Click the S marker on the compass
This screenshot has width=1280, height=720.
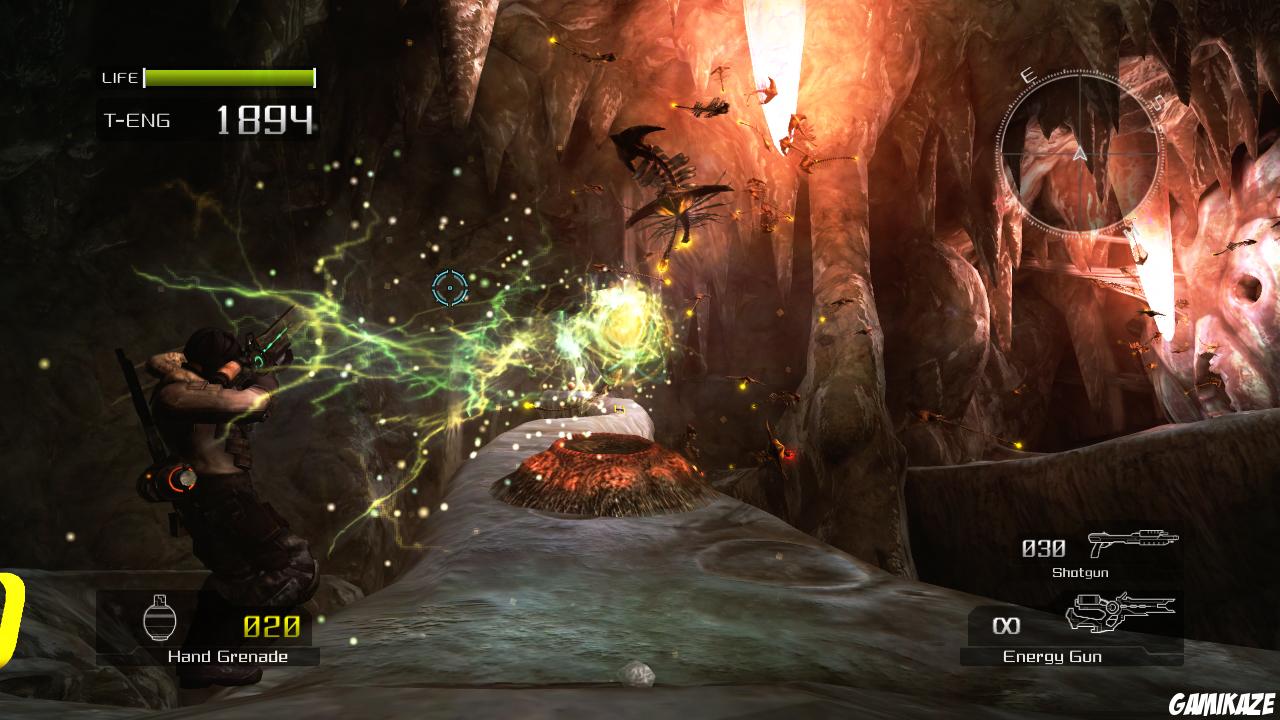click(1156, 101)
